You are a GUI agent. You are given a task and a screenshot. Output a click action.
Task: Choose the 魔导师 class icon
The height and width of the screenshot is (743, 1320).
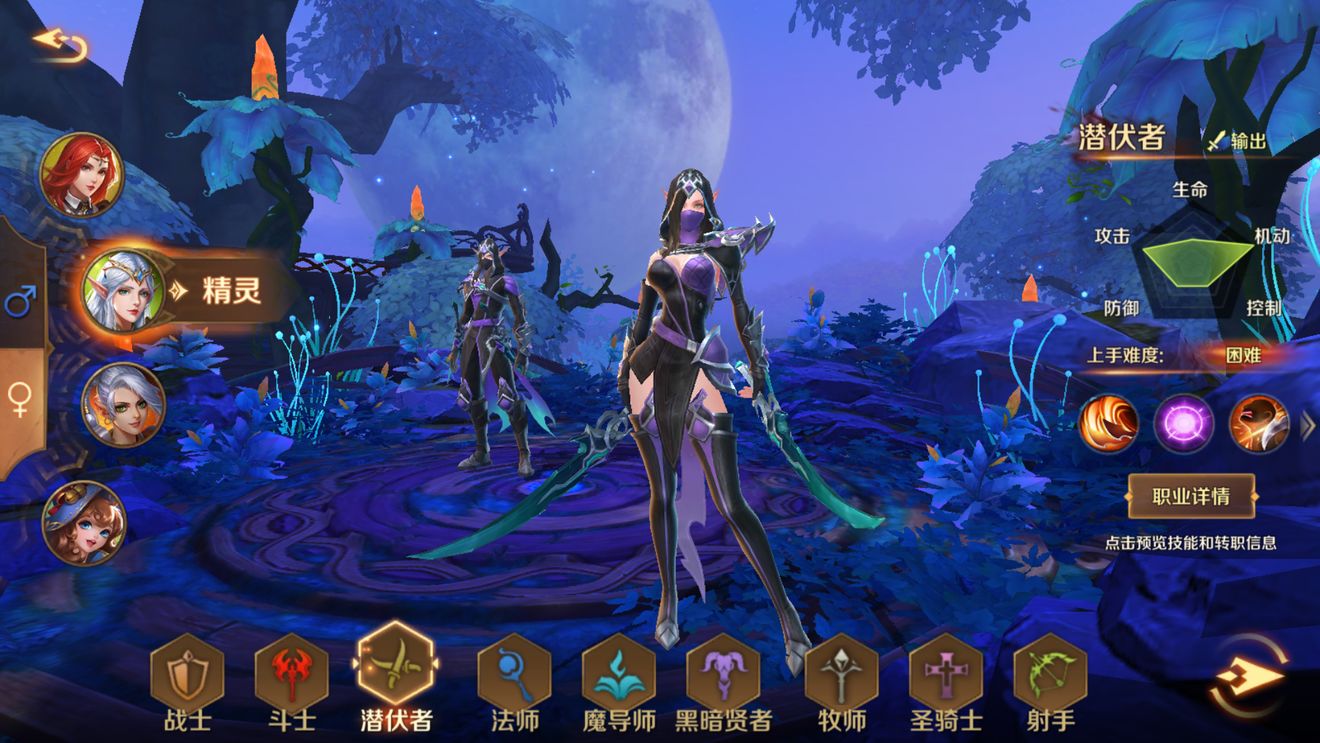[618, 672]
